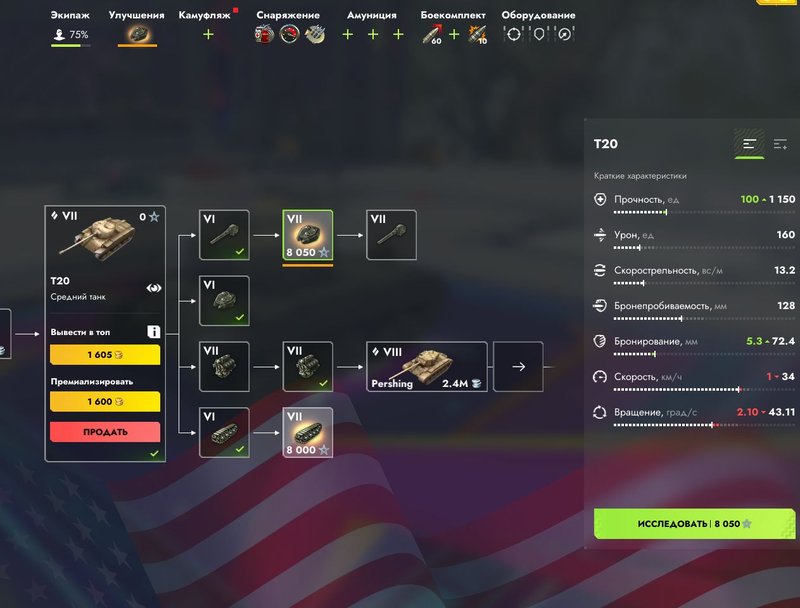Click the green ИССЛЕДОВАТЬ research button
The width and height of the screenshot is (800, 608).
click(694, 523)
